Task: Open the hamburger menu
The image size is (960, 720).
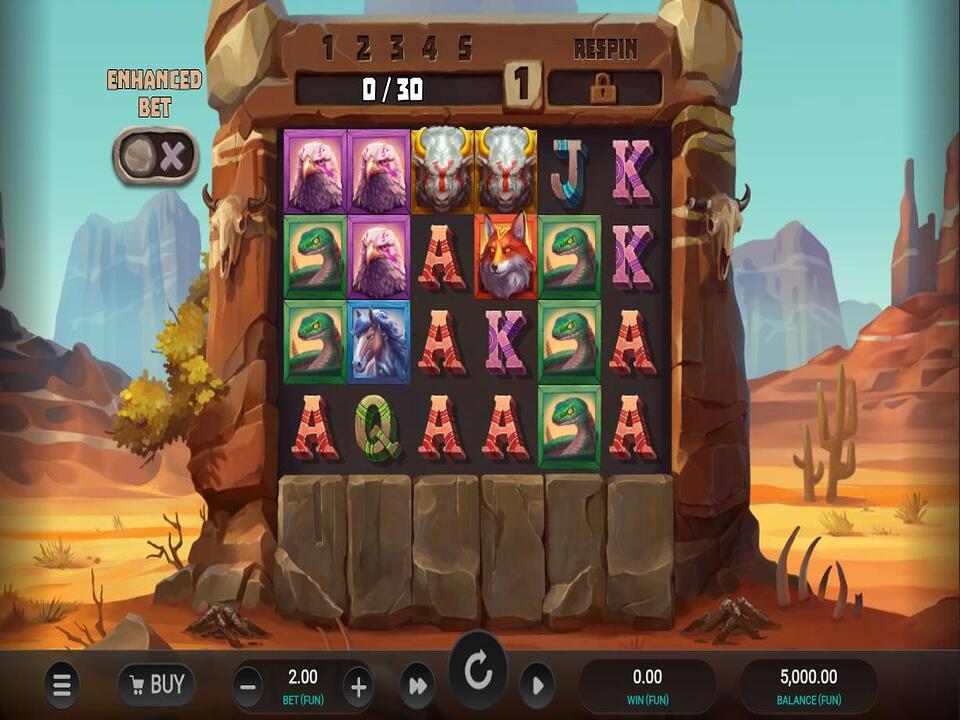Action: coord(61,685)
